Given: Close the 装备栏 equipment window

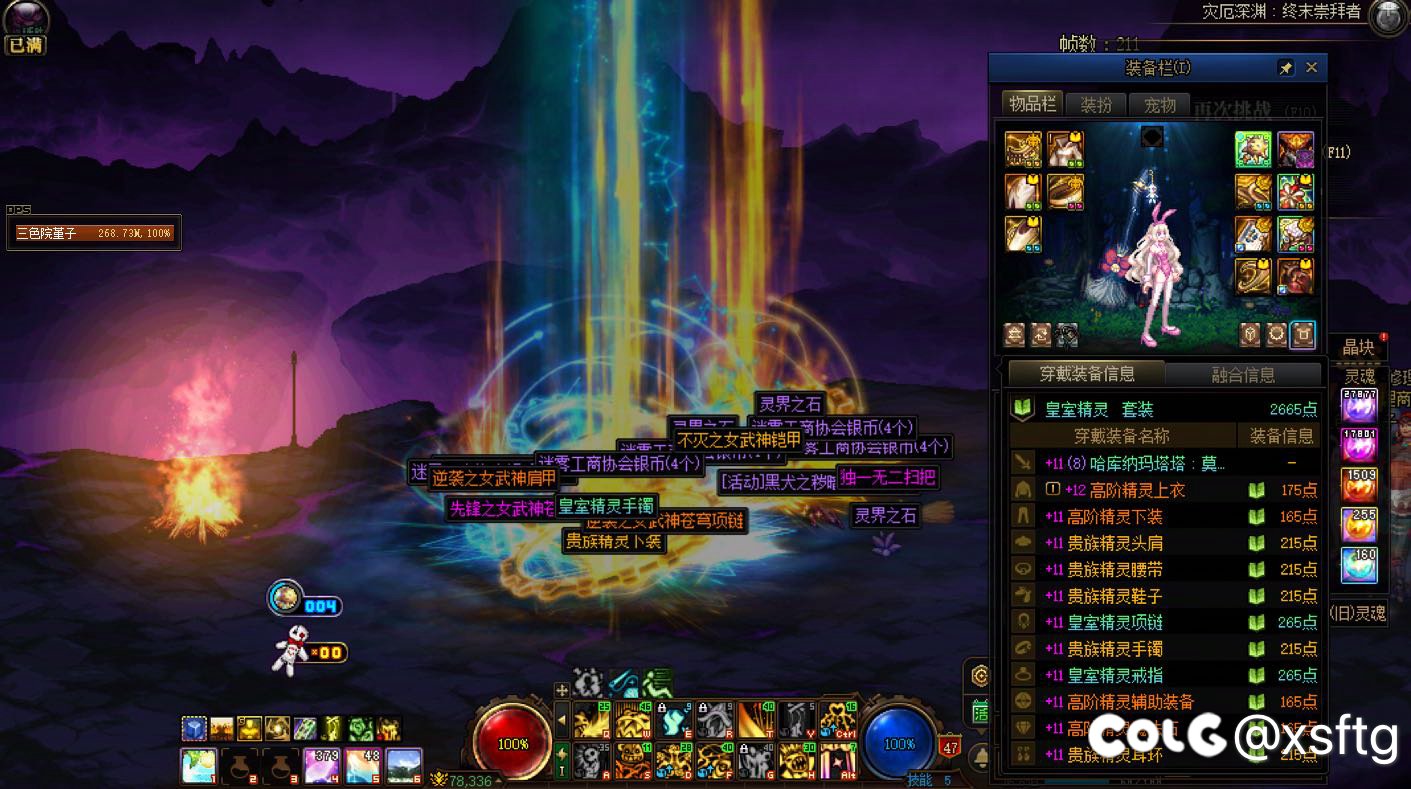Looking at the screenshot, I should 1311,68.
